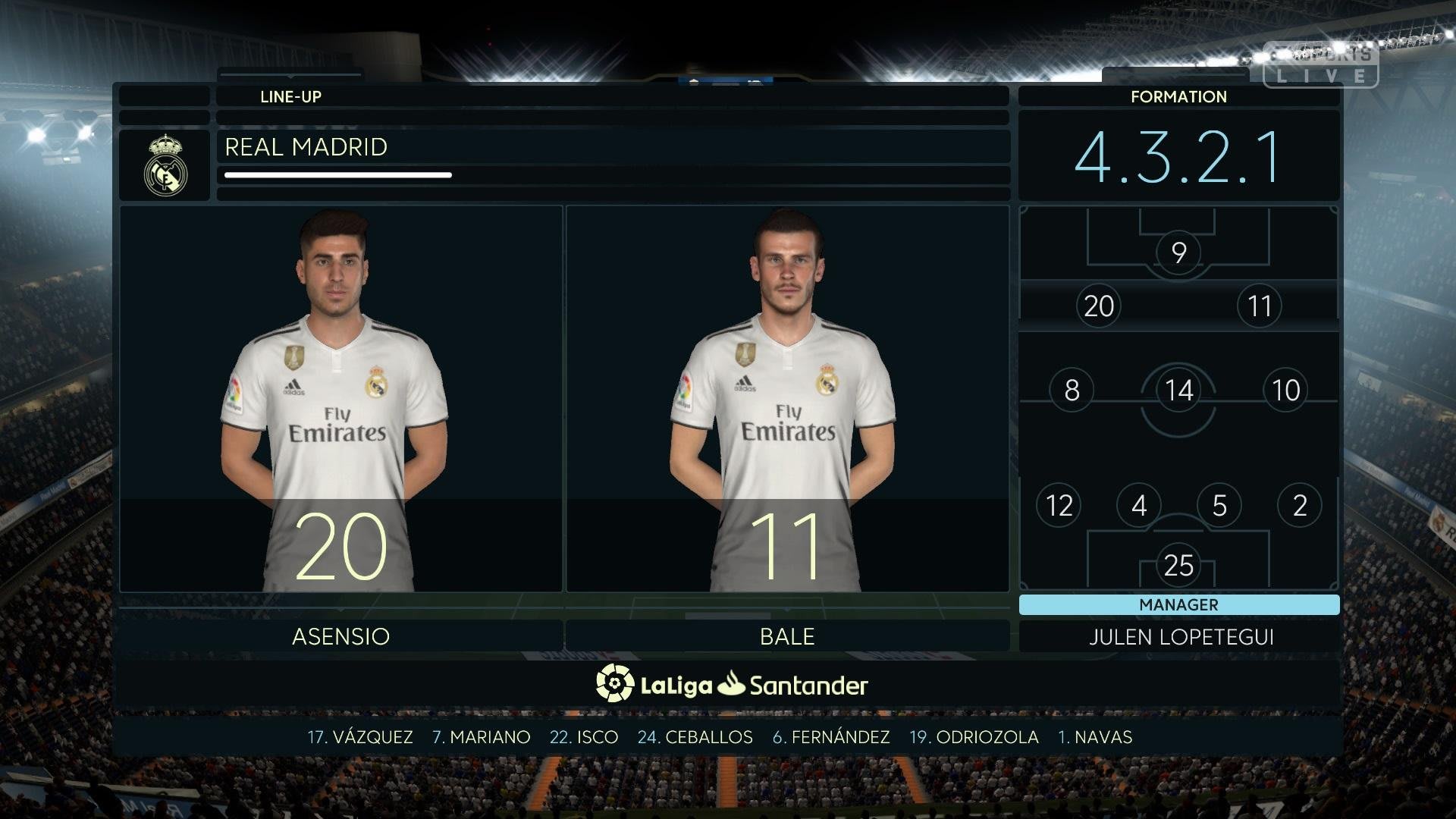Choose striker number 9 on formation

[x=1178, y=252]
